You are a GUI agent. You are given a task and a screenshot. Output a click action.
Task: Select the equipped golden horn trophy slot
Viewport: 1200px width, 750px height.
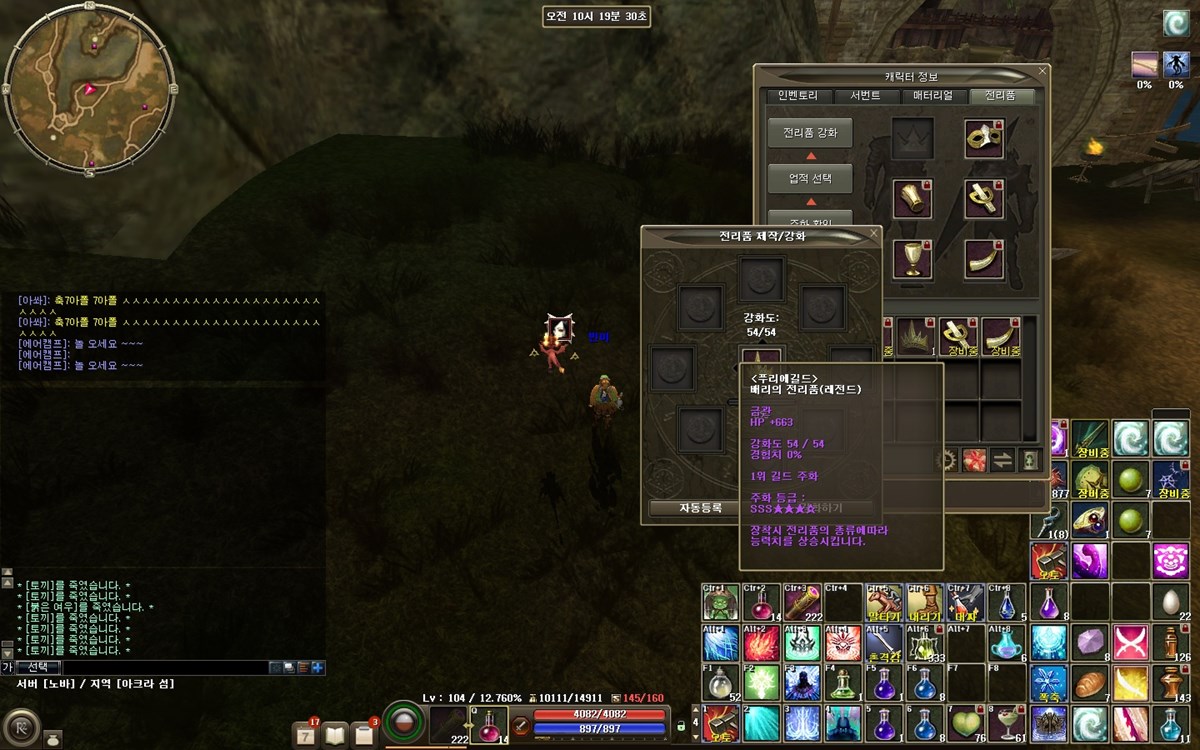click(x=984, y=258)
